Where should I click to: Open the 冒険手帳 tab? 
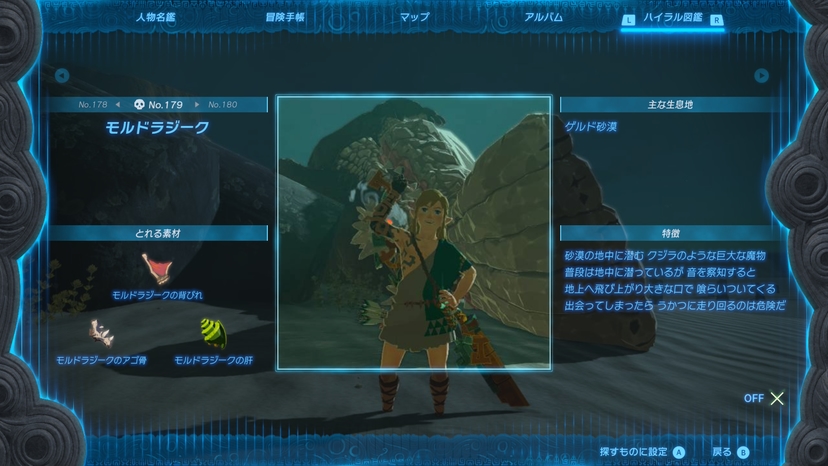click(x=285, y=17)
